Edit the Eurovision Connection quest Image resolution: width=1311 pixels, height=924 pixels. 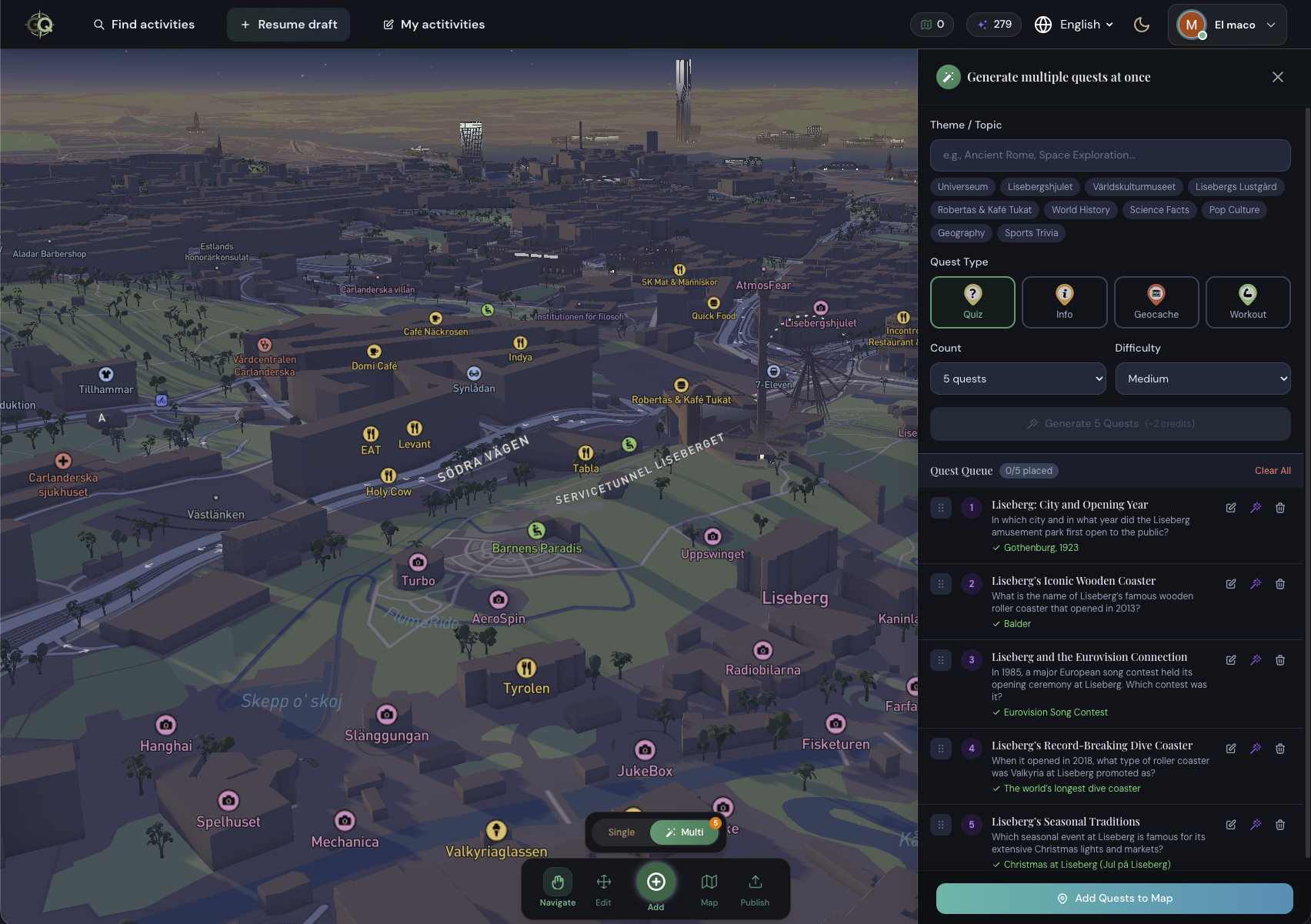tap(1231, 660)
